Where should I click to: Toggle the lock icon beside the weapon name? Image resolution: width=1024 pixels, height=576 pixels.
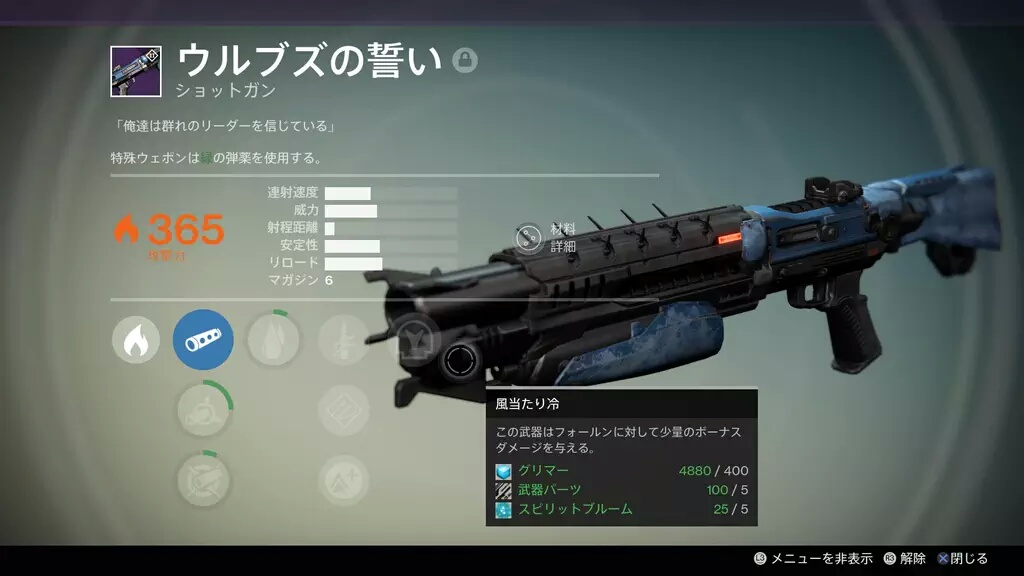pos(464,60)
